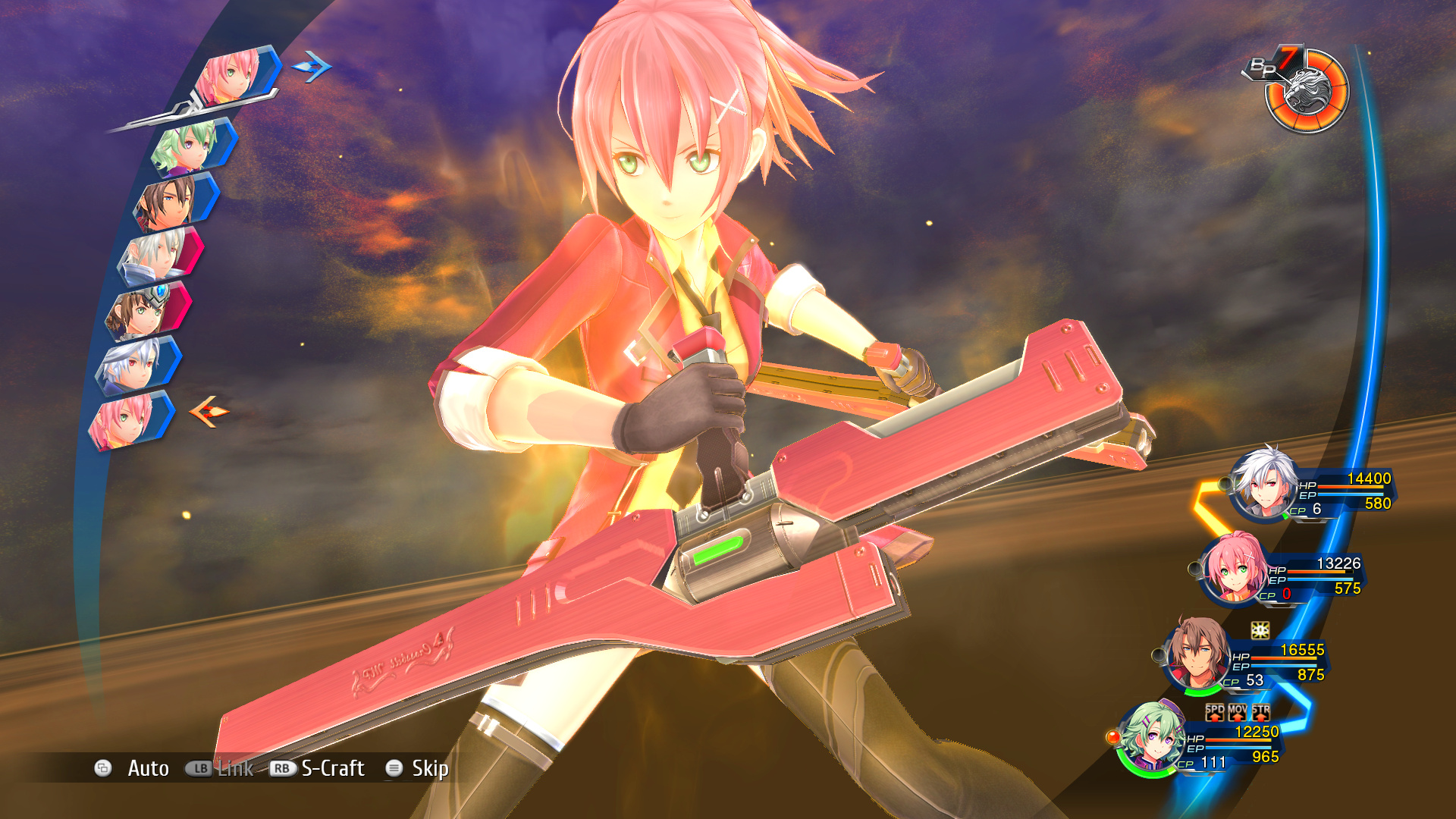Viewport: 1456px width, 819px height.
Task: Choose the Link command label
Action: tap(235, 768)
